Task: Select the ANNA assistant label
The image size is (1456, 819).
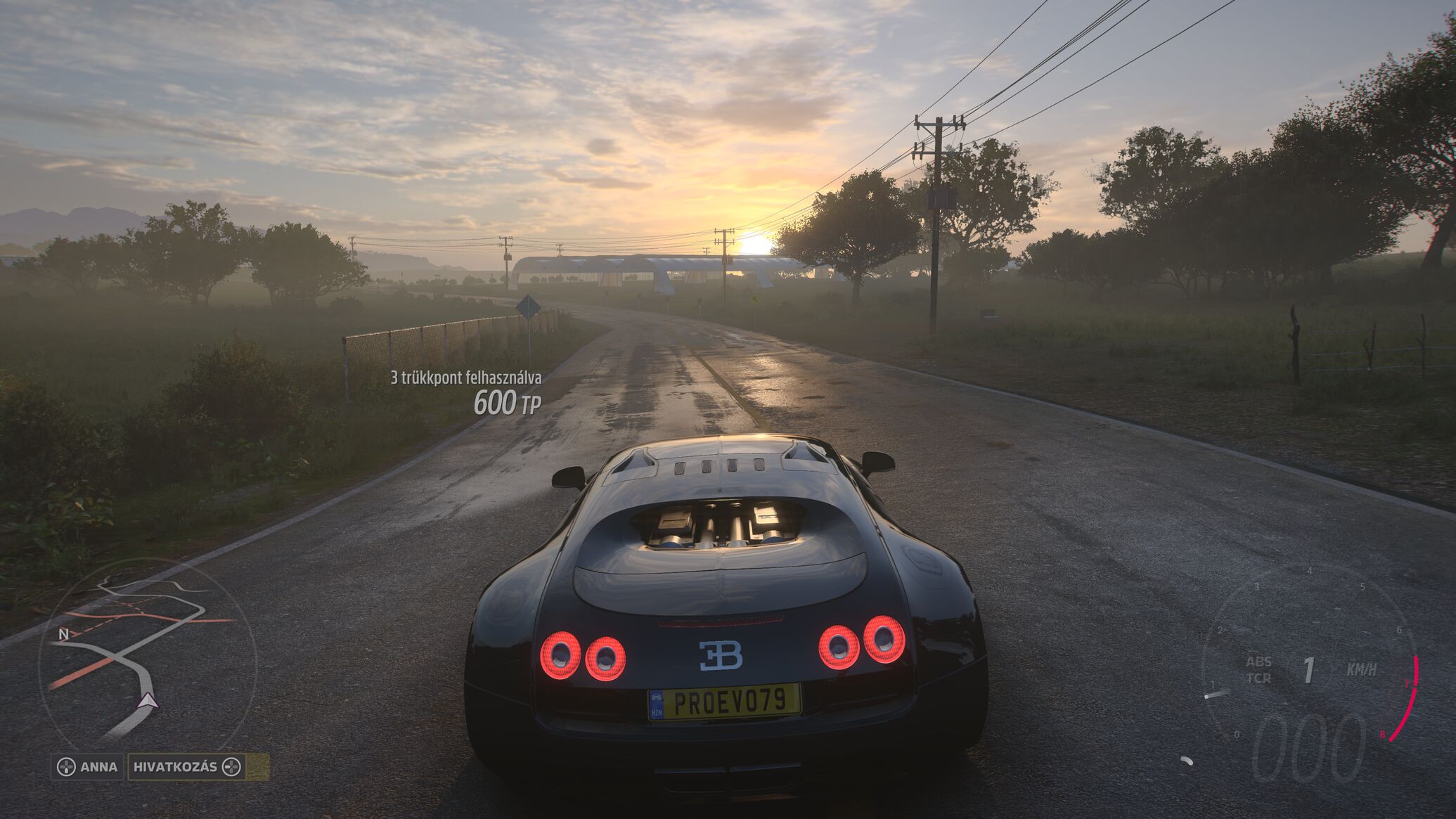Action: click(89, 766)
